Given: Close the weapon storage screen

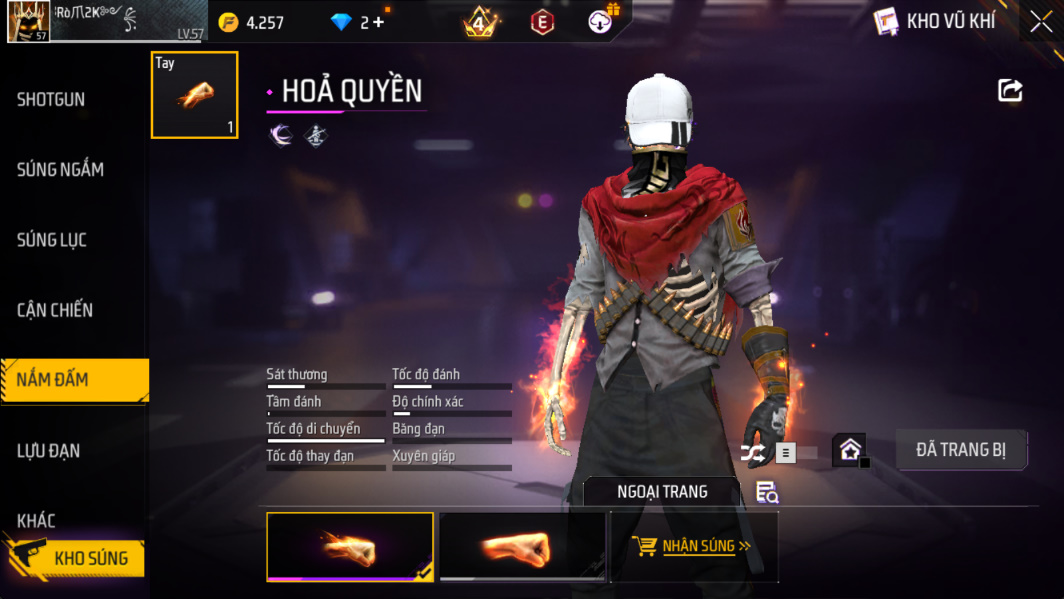Looking at the screenshot, I should pos(1041,21).
